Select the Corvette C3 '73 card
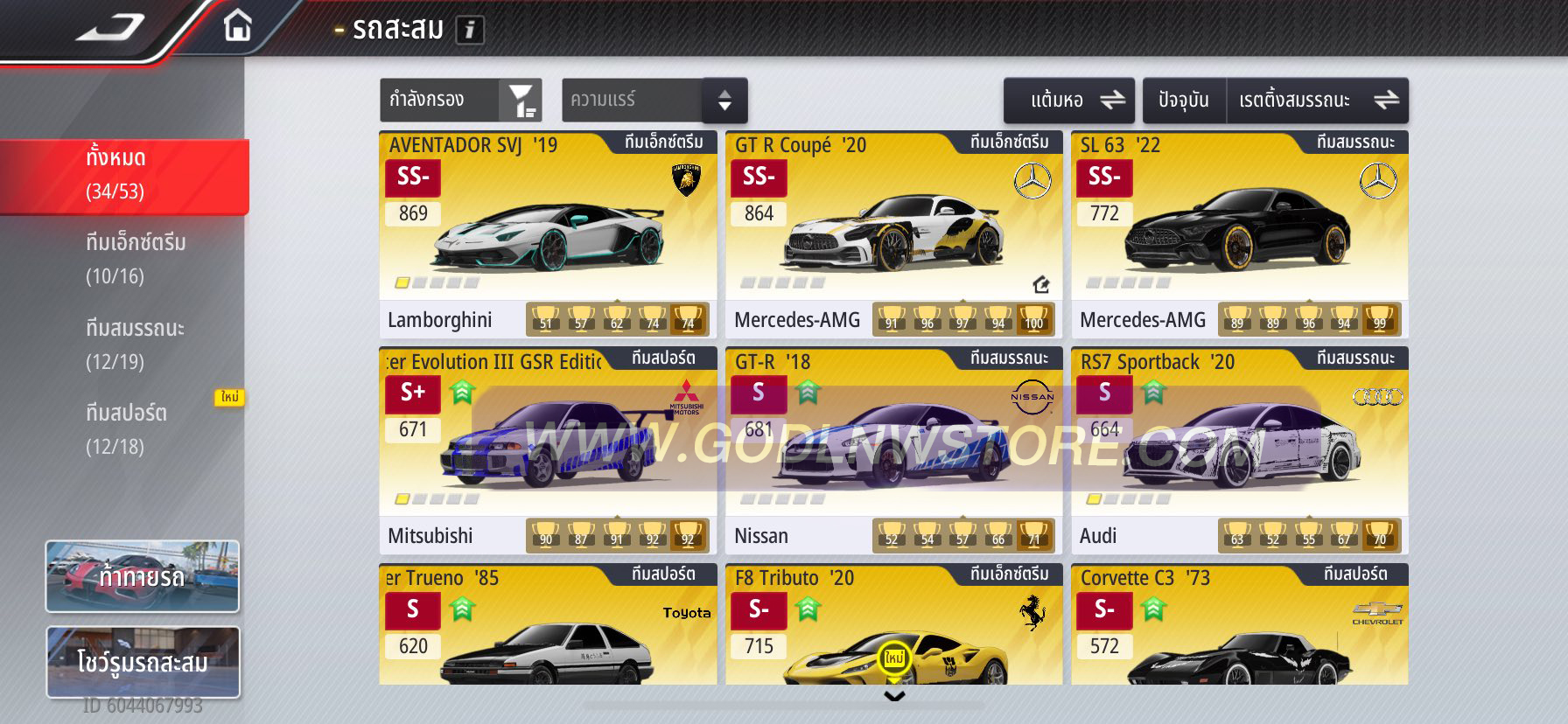This screenshot has height=724, width=1568. 1239,624
